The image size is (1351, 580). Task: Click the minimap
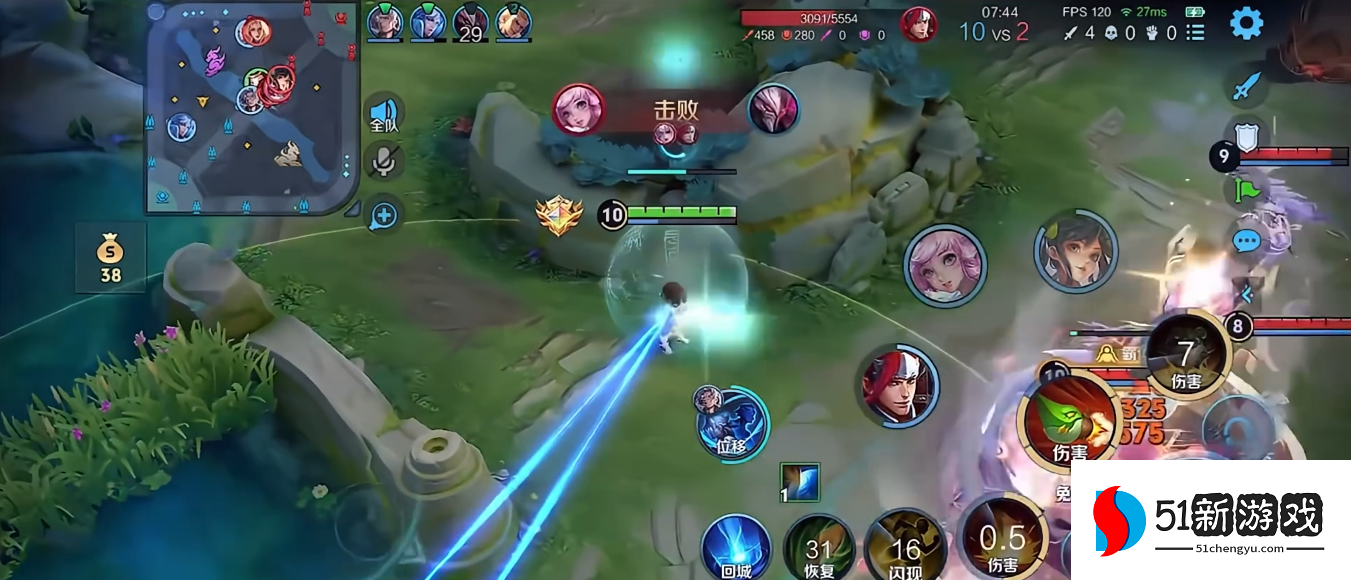pos(252,107)
